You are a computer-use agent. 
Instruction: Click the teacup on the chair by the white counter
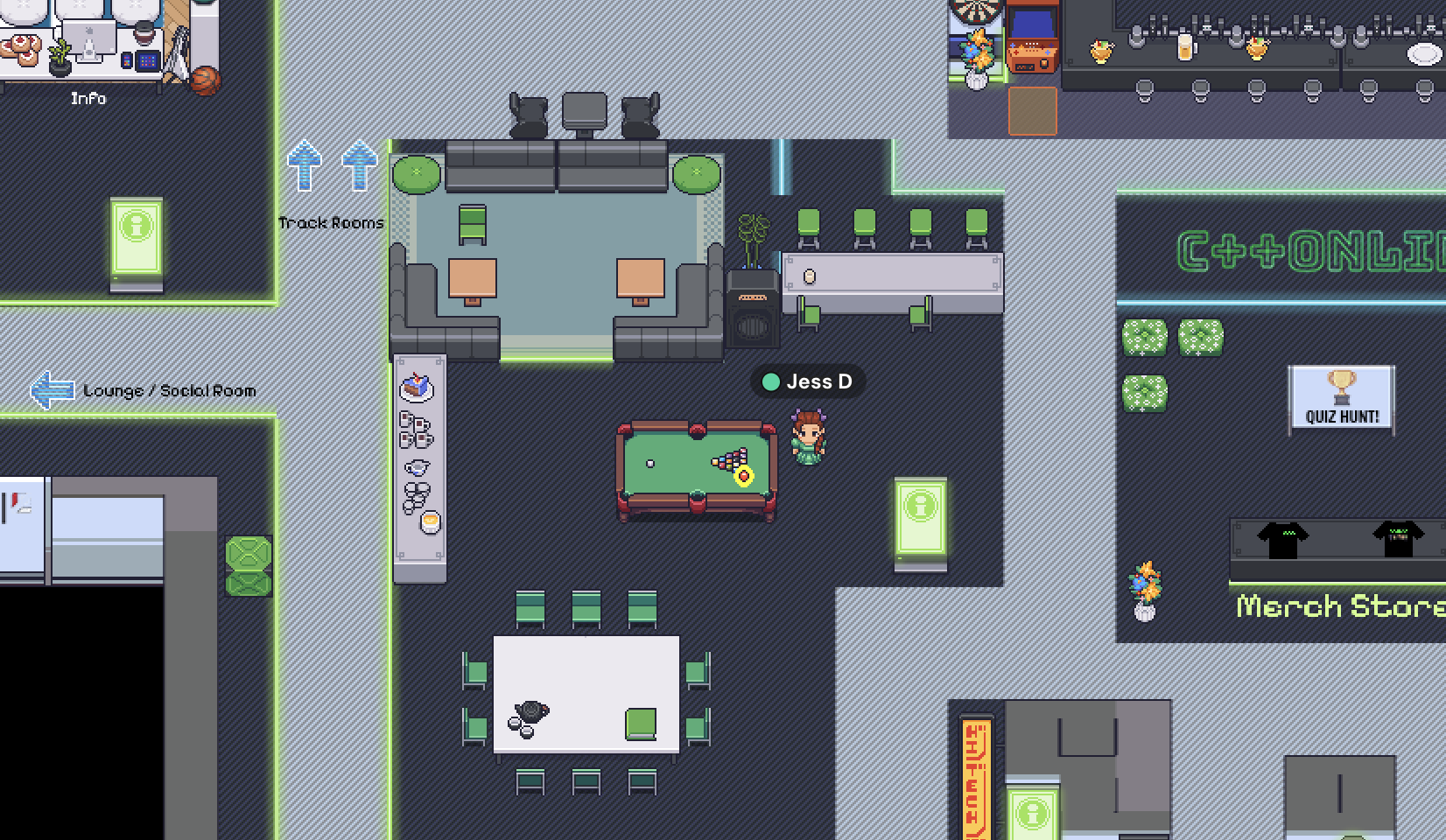click(x=810, y=277)
